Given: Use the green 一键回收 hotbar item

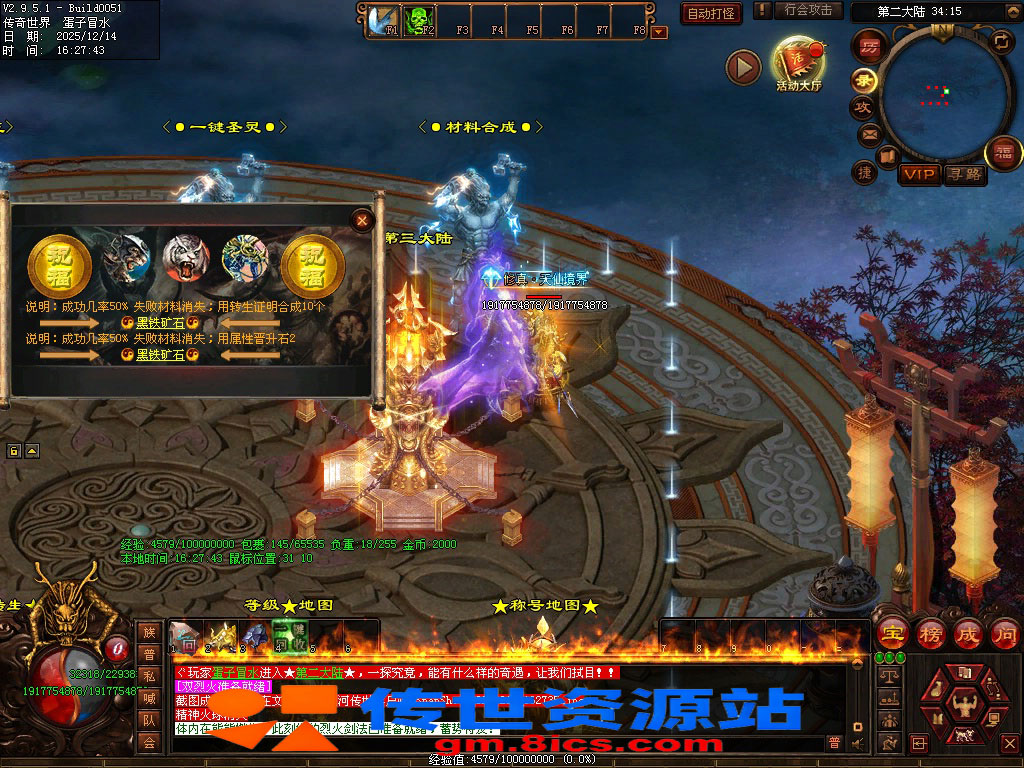Looking at the screenshot, I should (x=289, y=636).
